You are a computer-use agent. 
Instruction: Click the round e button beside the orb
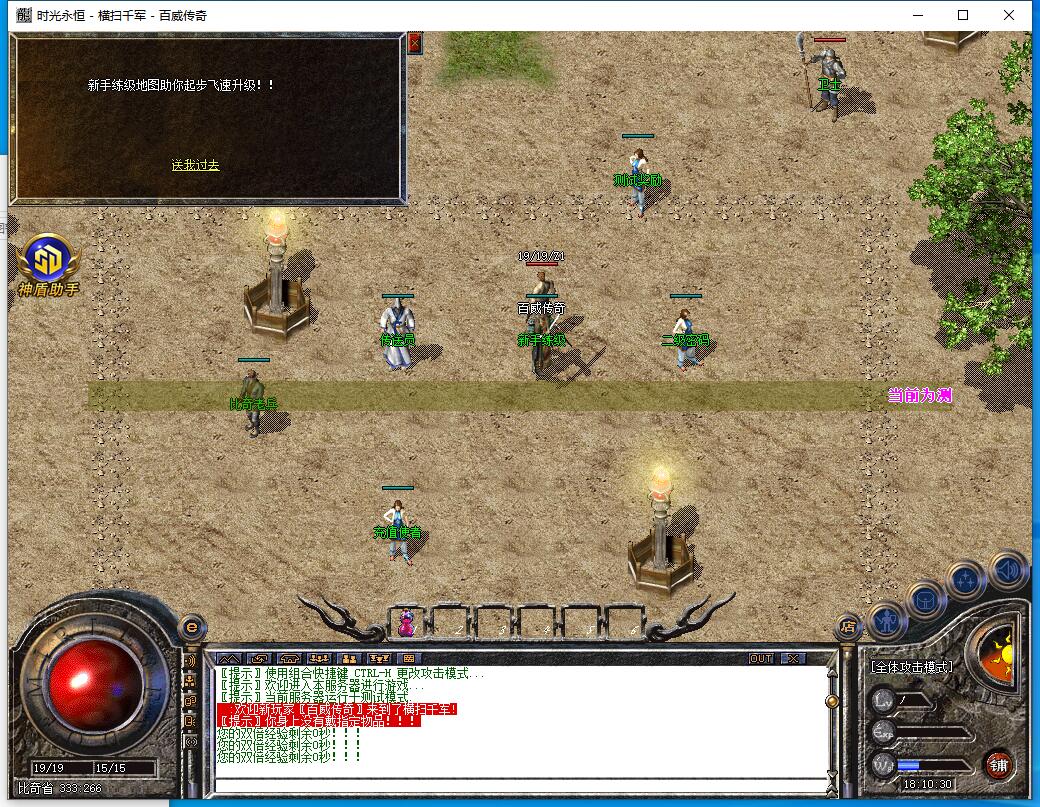[192, 627]
